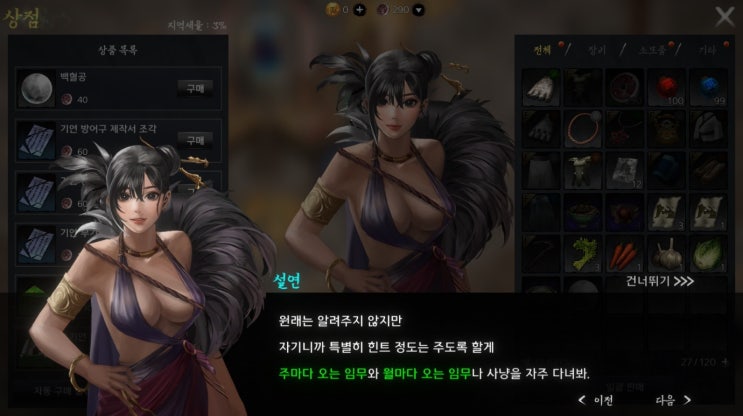Go back with 이전 dialogue button
The height and width of the screenshot is (416, 743).
(596, 399)
